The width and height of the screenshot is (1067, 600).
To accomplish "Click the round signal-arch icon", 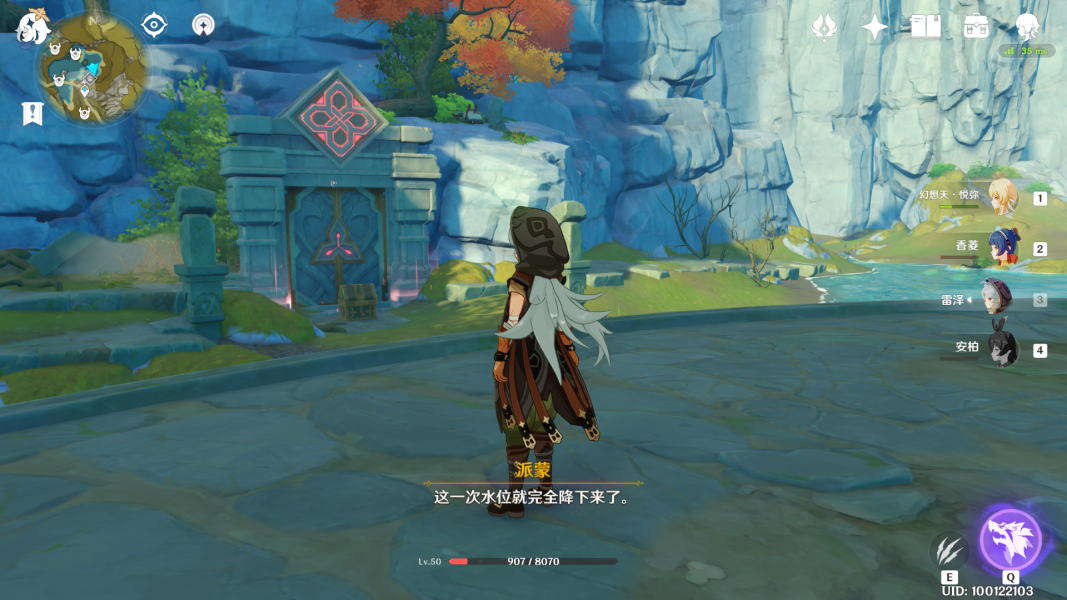I will point(203,25).
